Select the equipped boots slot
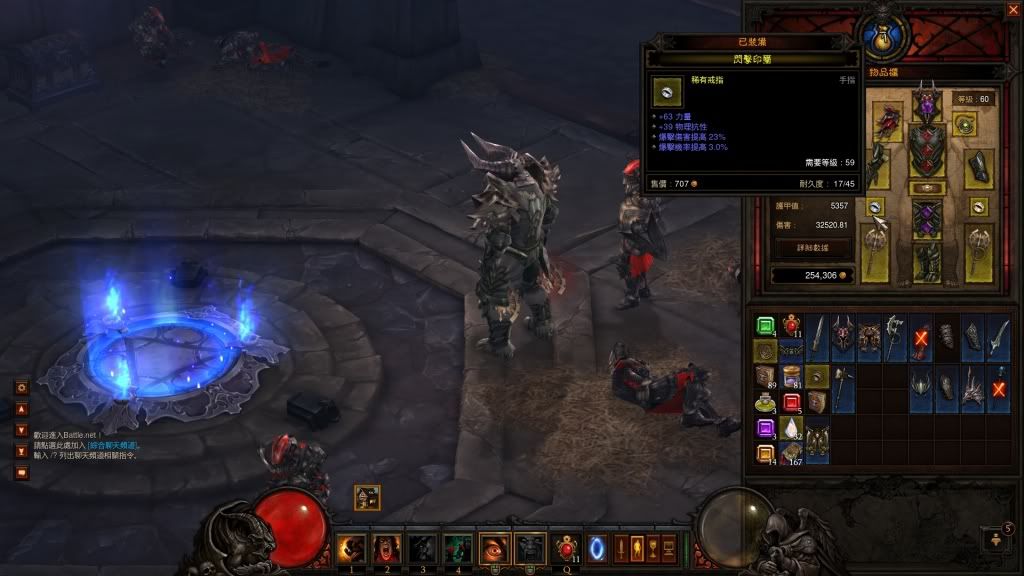Screen dimensions: 1024x576 coord(926,261)
